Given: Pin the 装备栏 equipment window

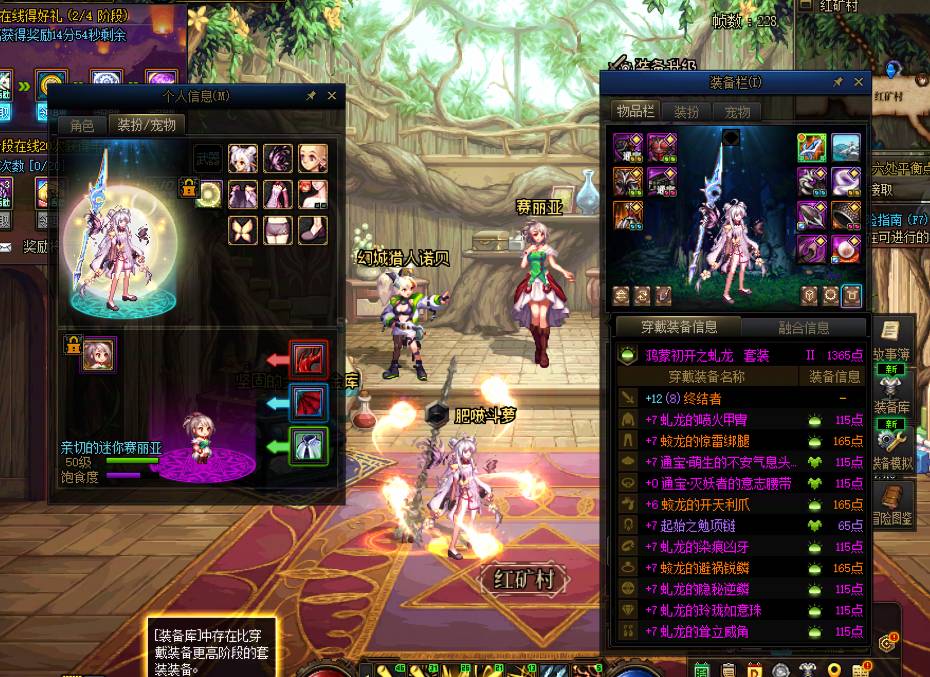Looking at the screenshot, I should 838,83.
